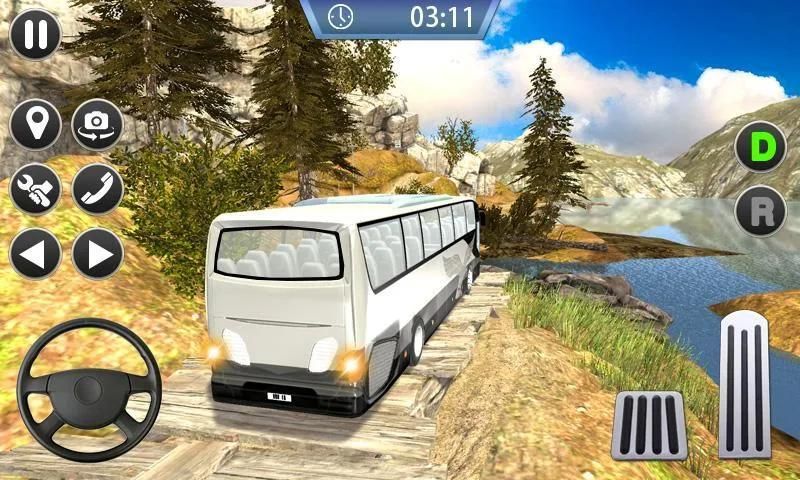The height and width of the screenshot is (480, 800).
Task: Pause the game
Action: tap(35, 33)
